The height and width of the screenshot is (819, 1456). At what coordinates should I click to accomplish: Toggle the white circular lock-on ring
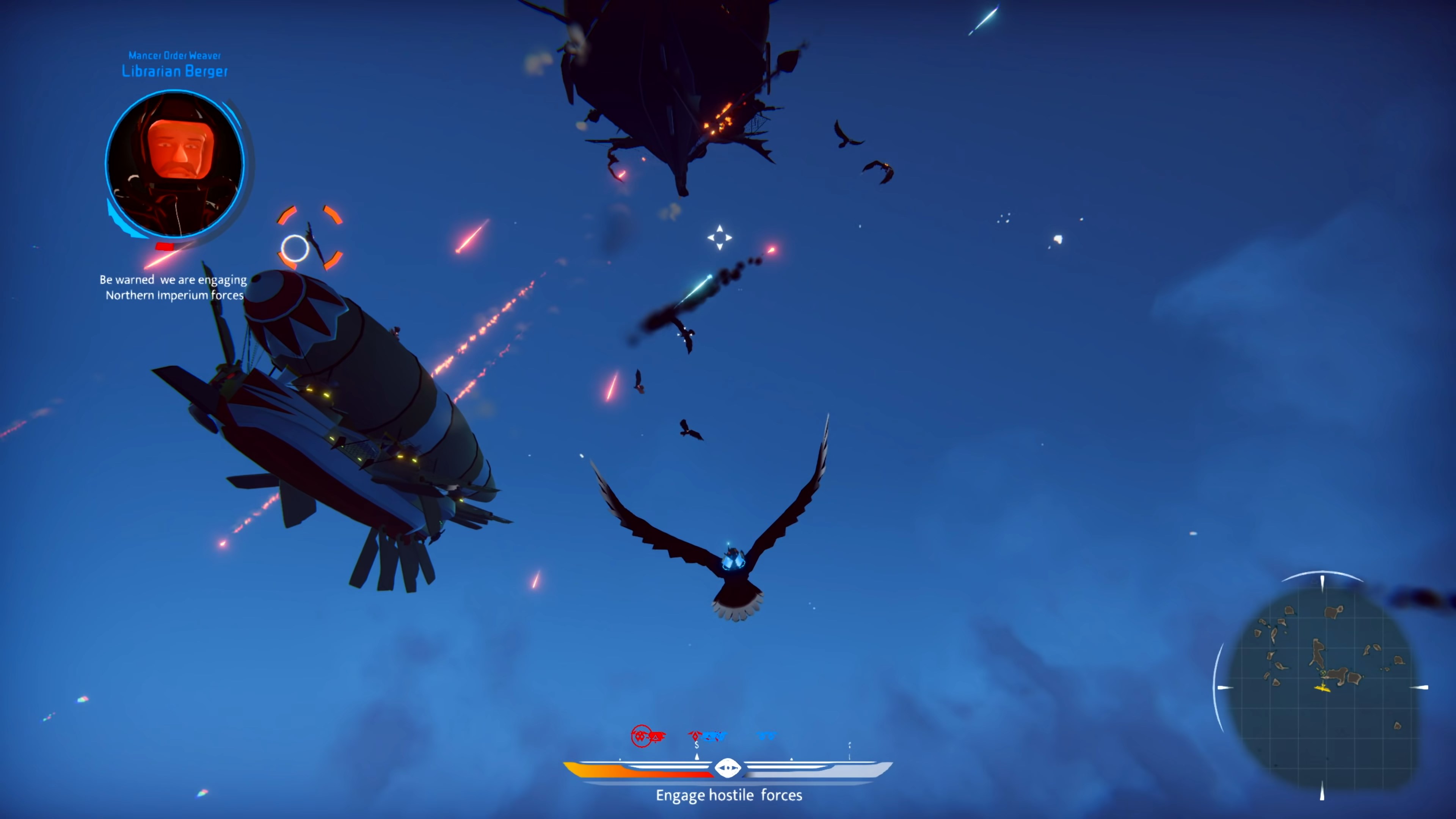tap(295, 249)
